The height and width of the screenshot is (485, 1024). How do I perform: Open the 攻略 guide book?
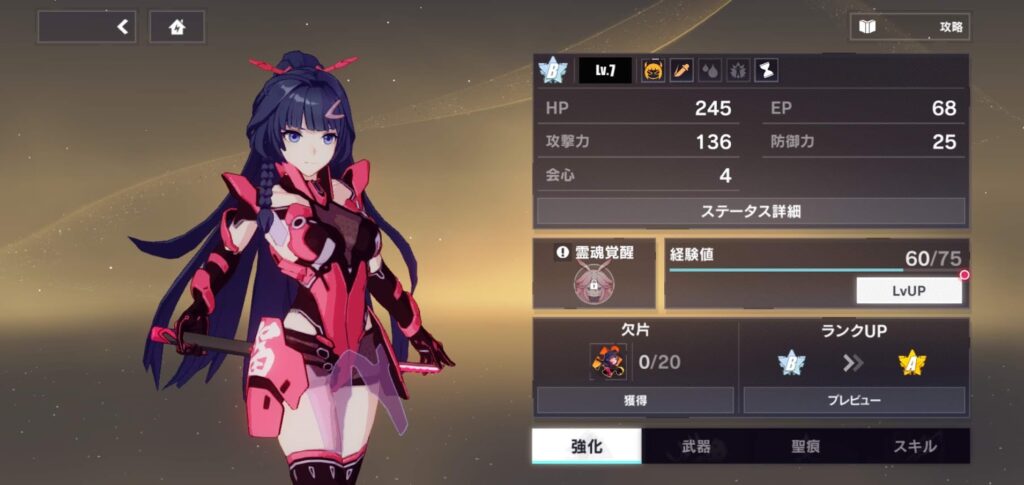(909, 27)
